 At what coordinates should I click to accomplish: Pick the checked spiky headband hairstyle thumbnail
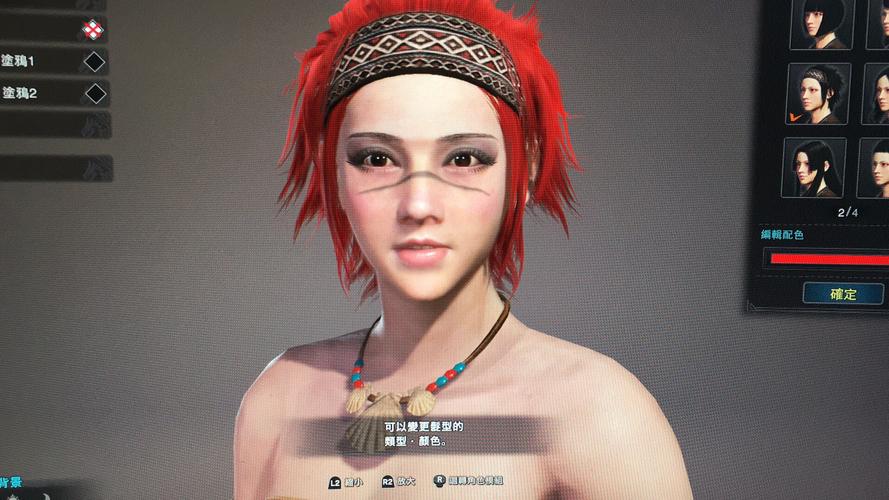(817, 93)
